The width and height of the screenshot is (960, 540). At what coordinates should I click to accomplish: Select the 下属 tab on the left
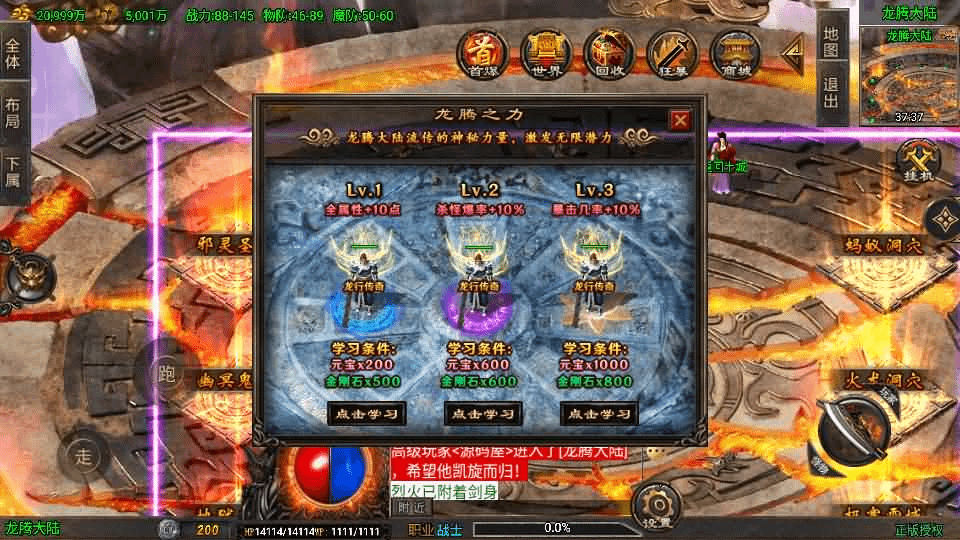[x=13, y=172]
